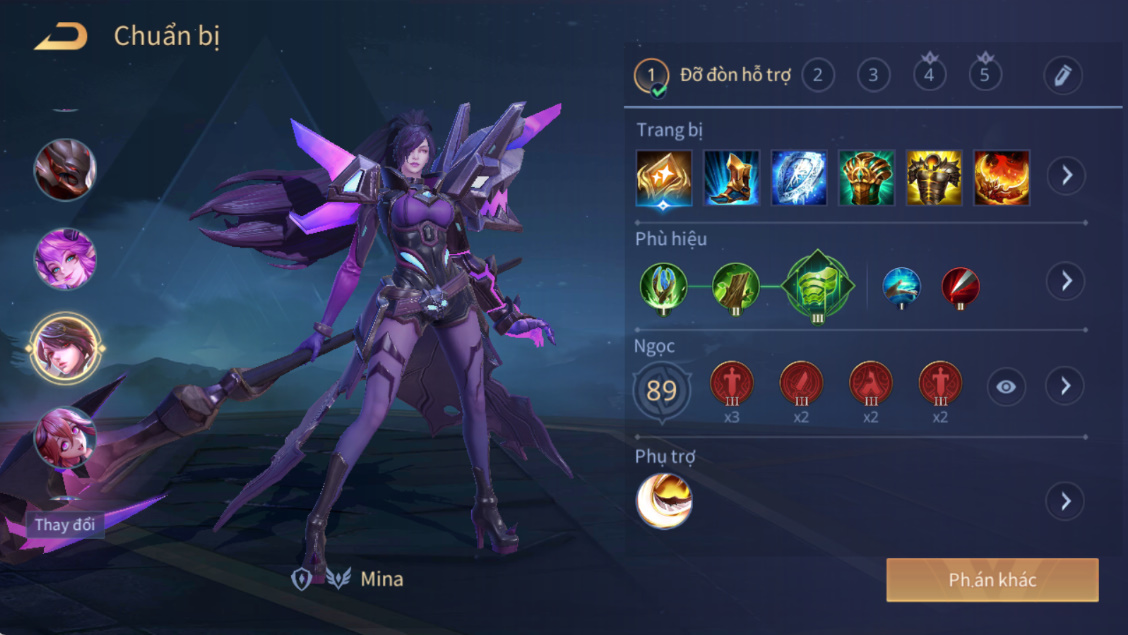Select the golden boots equipment item
The width and height of the screenshot is (1128, 635).
[x=732, y=177]
